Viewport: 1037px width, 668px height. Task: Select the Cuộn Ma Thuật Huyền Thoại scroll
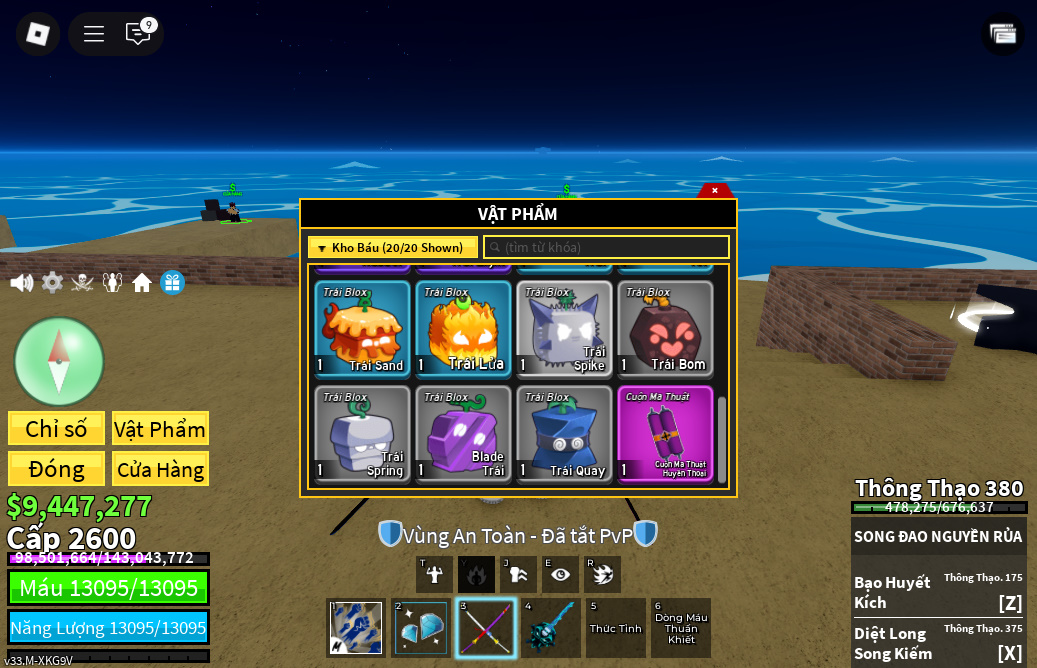tap(665, 434)
